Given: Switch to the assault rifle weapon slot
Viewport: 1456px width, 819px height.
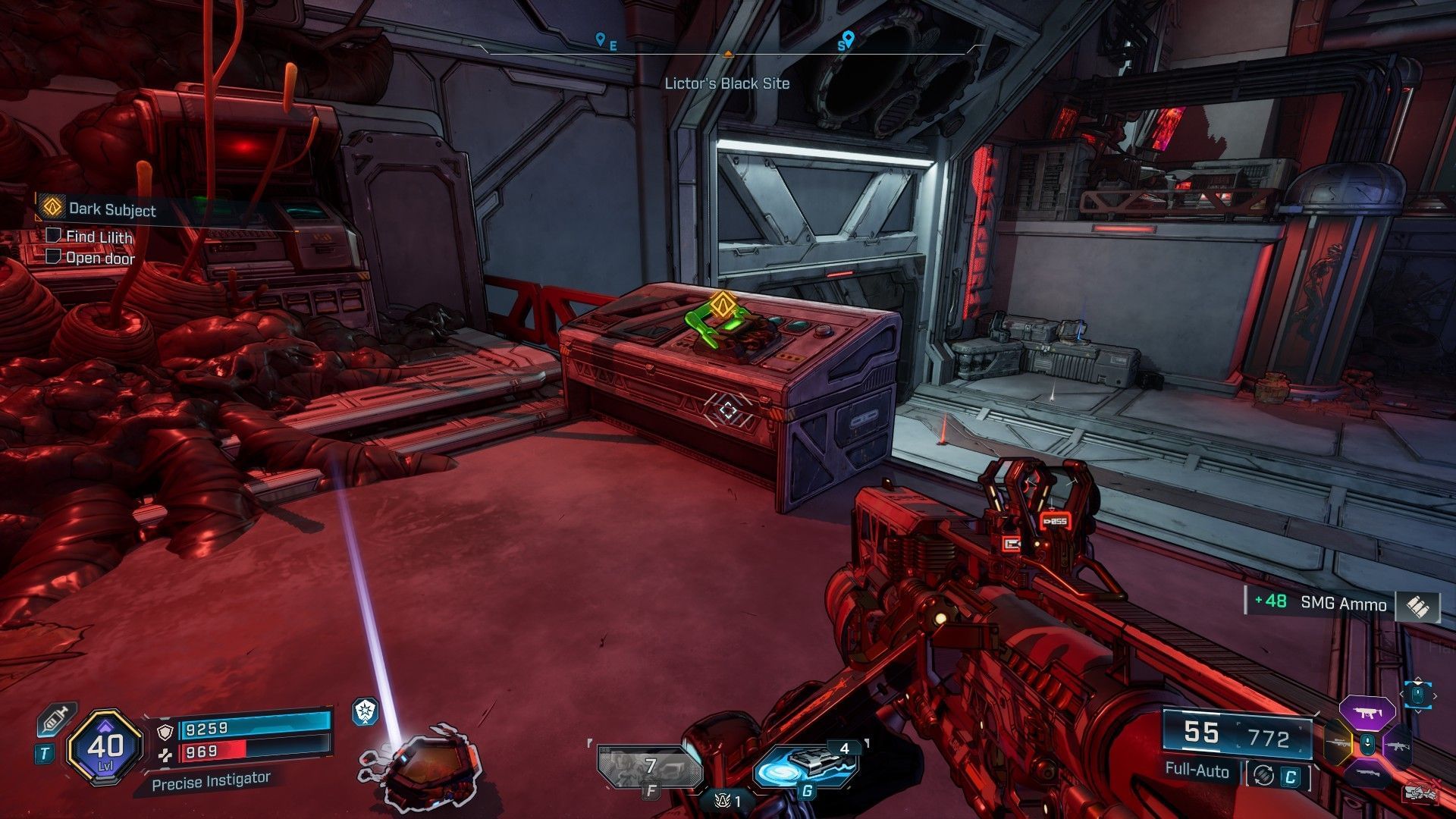Looking at the screenshot, I should click(1398, 745).
